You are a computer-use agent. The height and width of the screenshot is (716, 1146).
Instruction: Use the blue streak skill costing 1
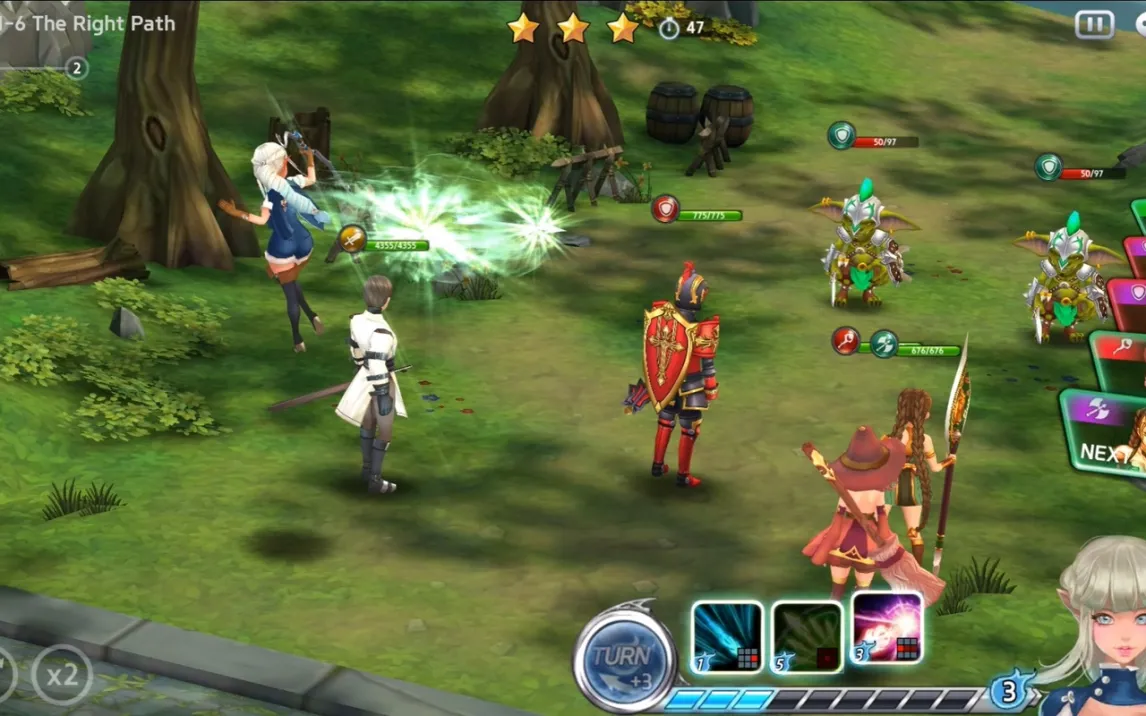[727, 636]
